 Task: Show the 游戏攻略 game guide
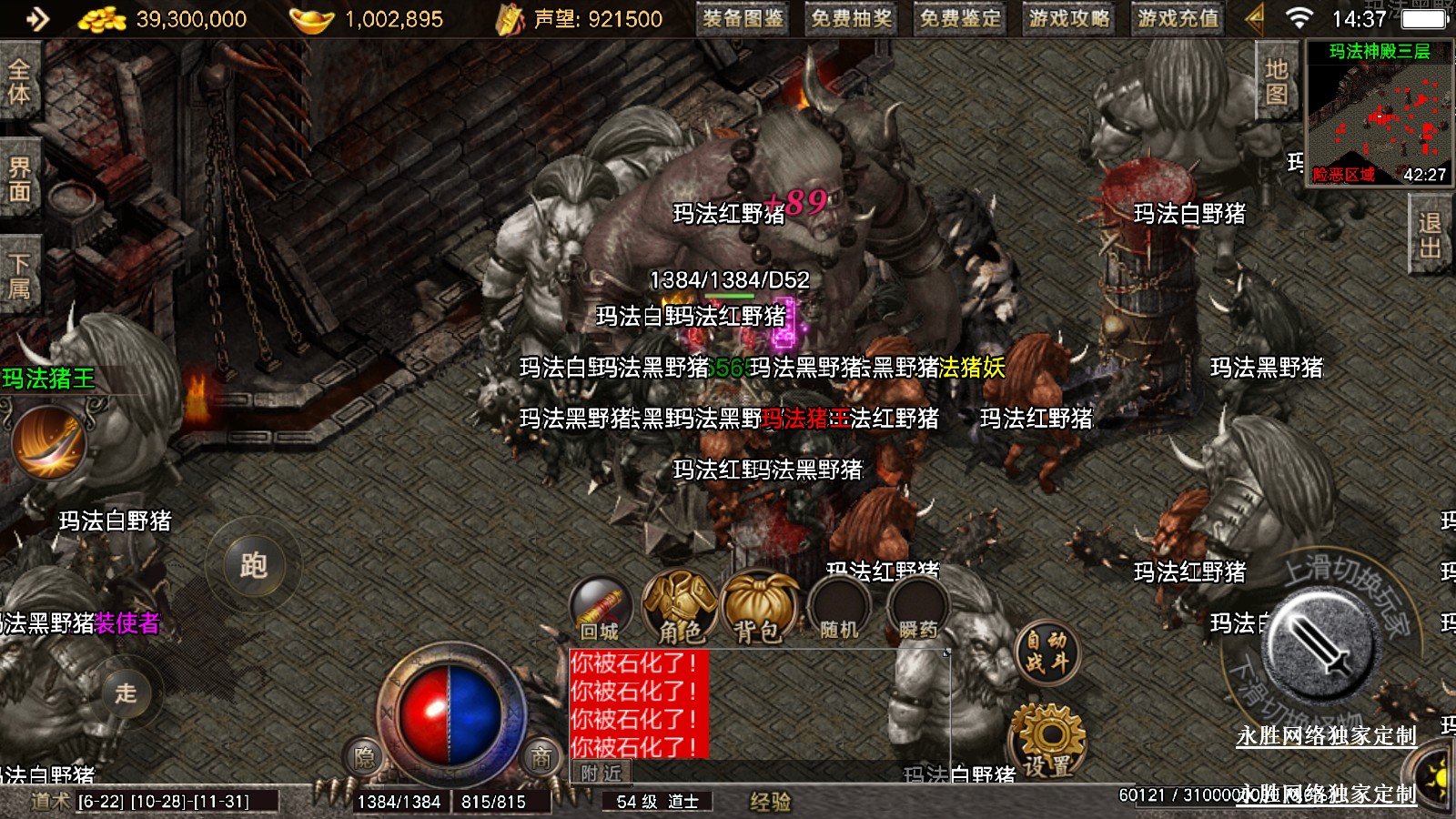coord(1069,18)
